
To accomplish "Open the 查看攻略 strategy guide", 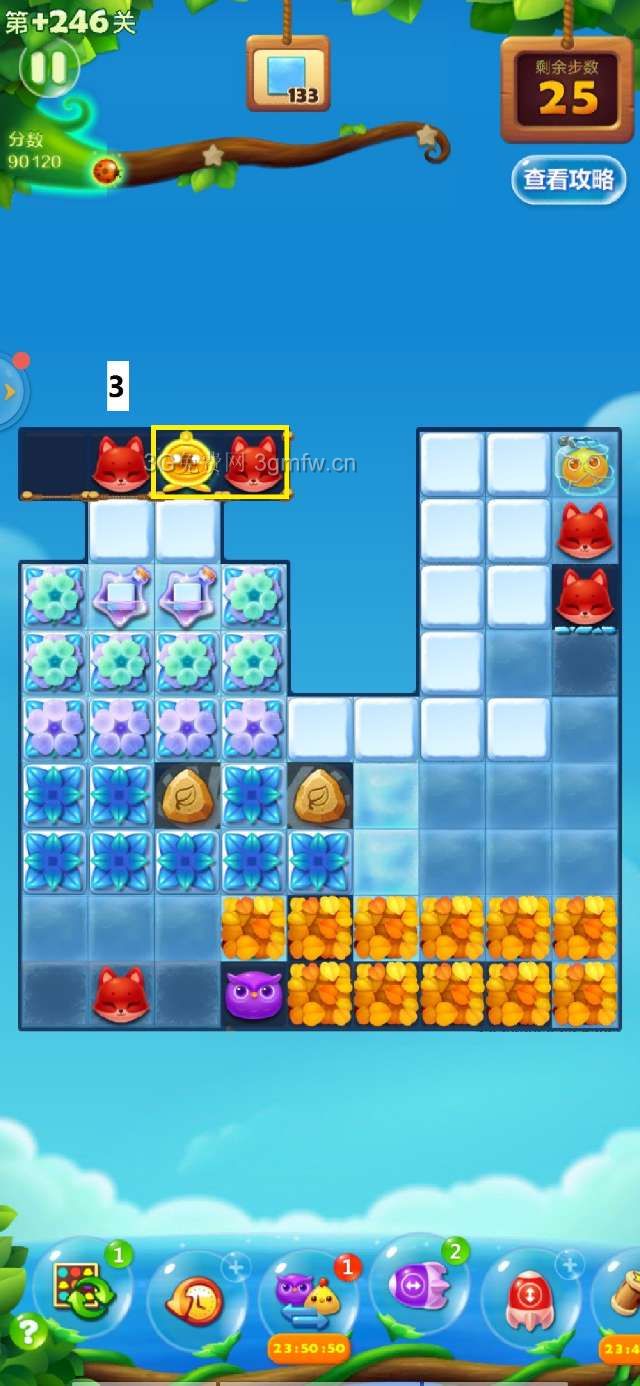I will coord(568,180).
